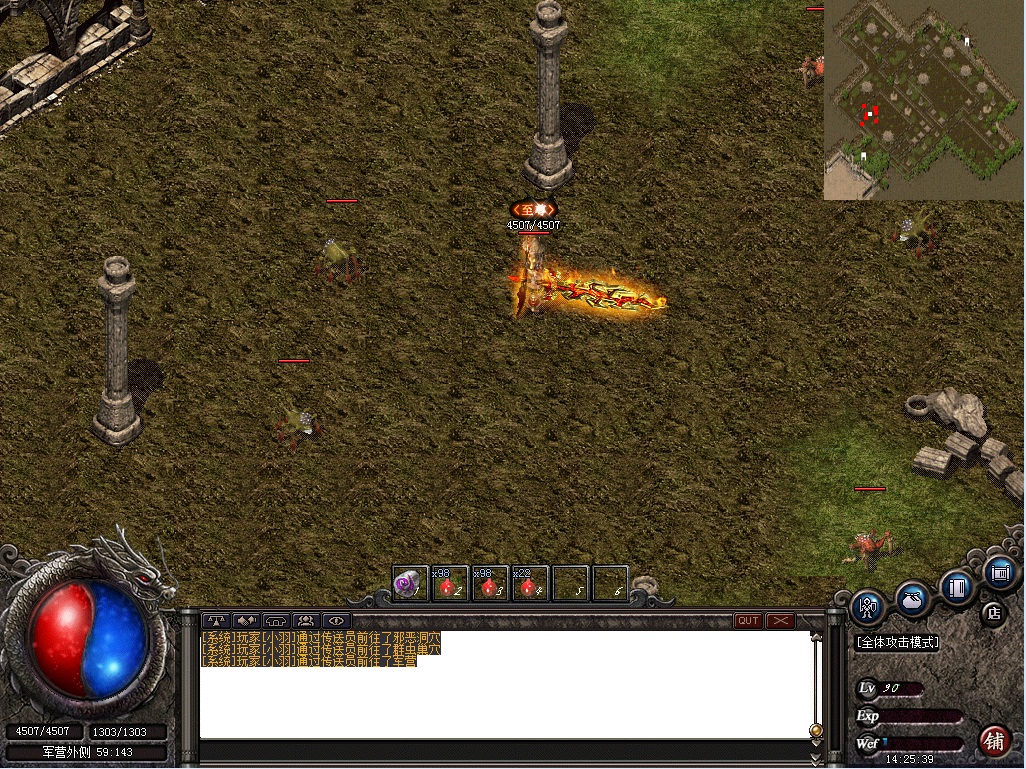
Task: Open the balance scales trade button
Action: [x=215, y=621]
